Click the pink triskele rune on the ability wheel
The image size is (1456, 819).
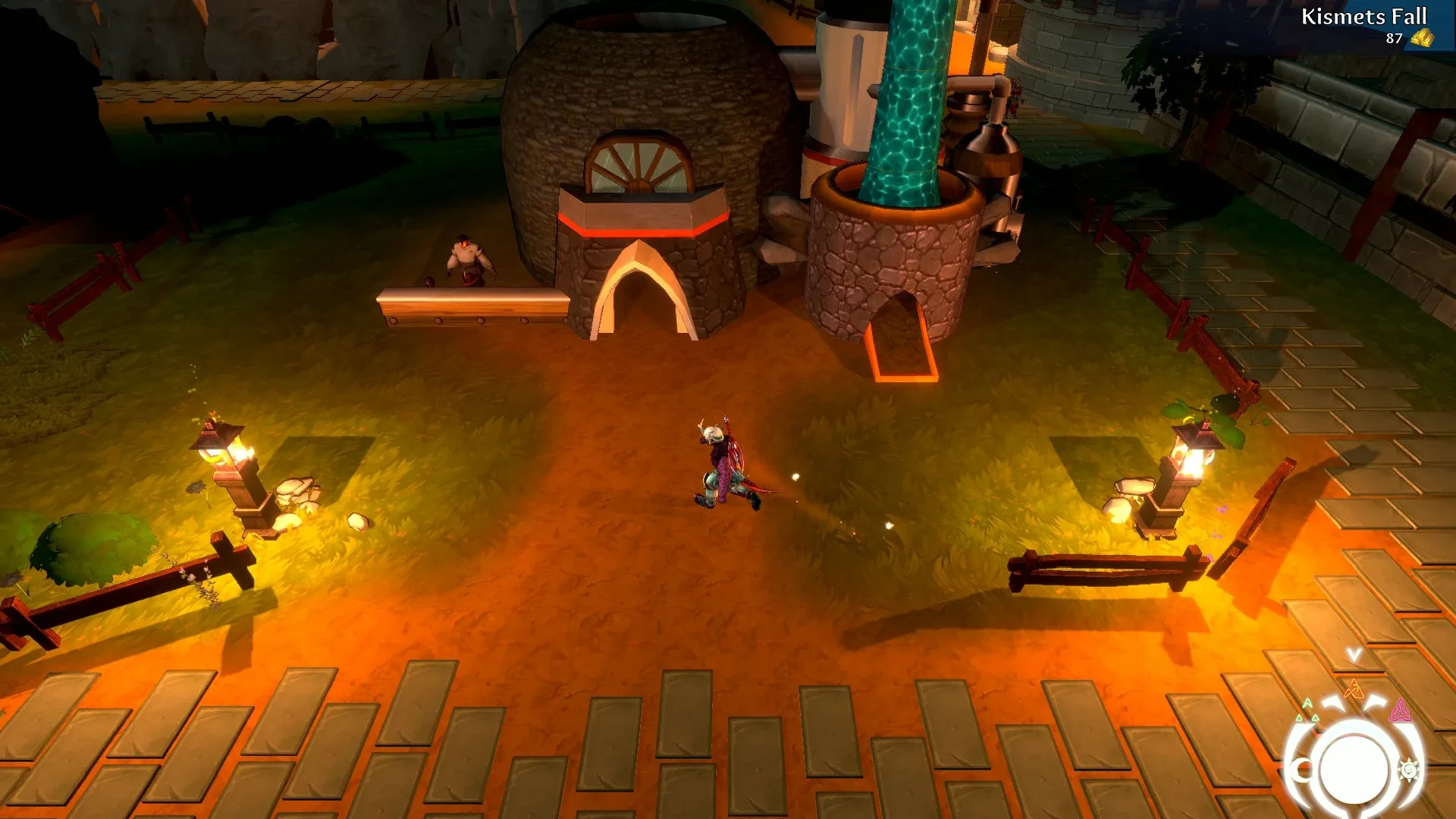pyautogui.click(x=1401, y=709)
